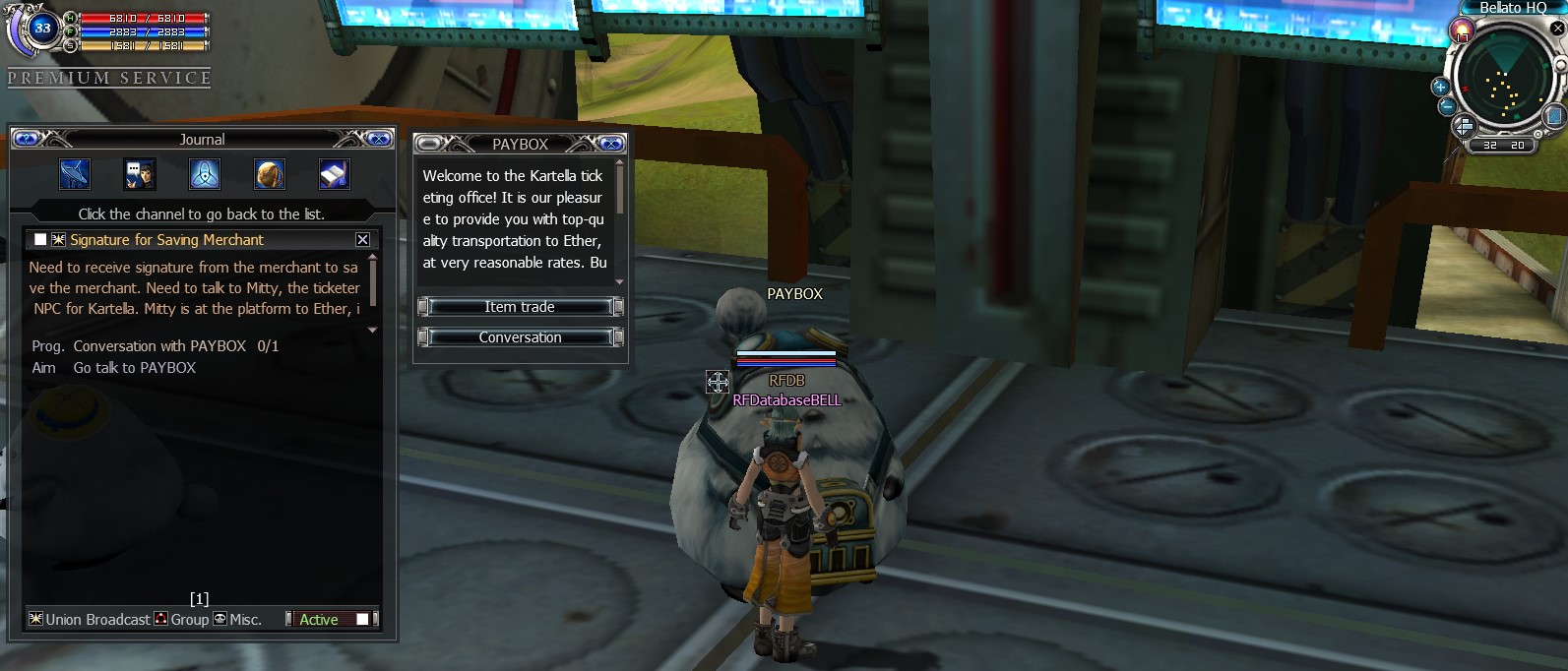Select the triple-ring emblem journal icon

tap(205, 174)
